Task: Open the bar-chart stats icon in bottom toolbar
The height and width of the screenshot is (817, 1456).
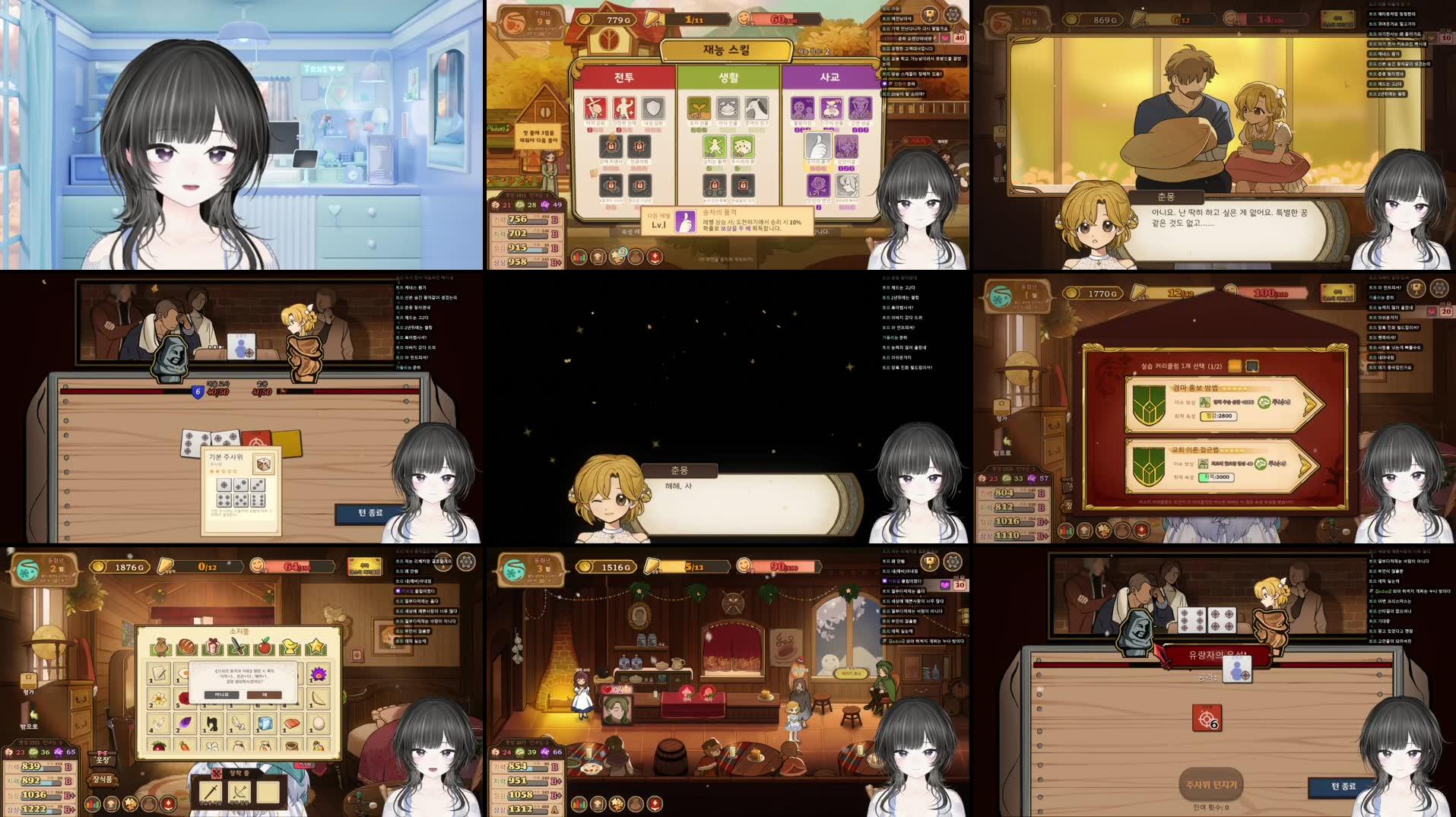Action: point(579,258)
